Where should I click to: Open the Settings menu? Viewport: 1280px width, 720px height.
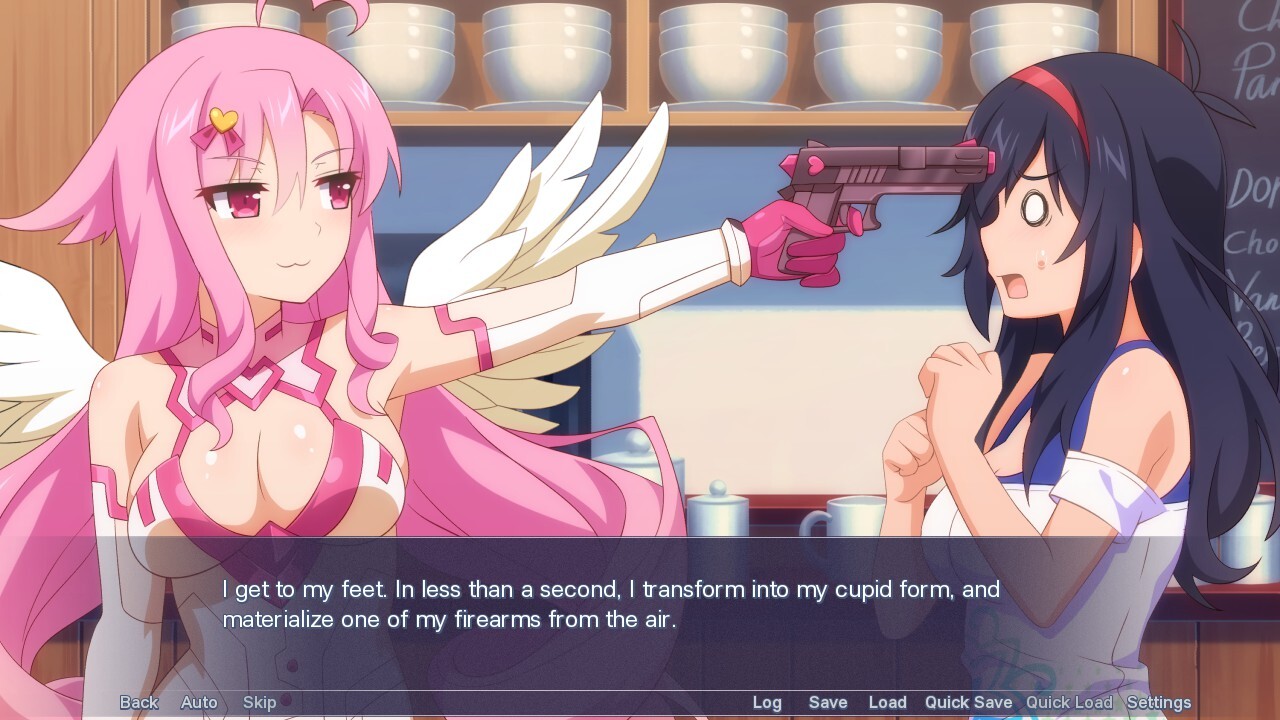tap(1158, 702)
